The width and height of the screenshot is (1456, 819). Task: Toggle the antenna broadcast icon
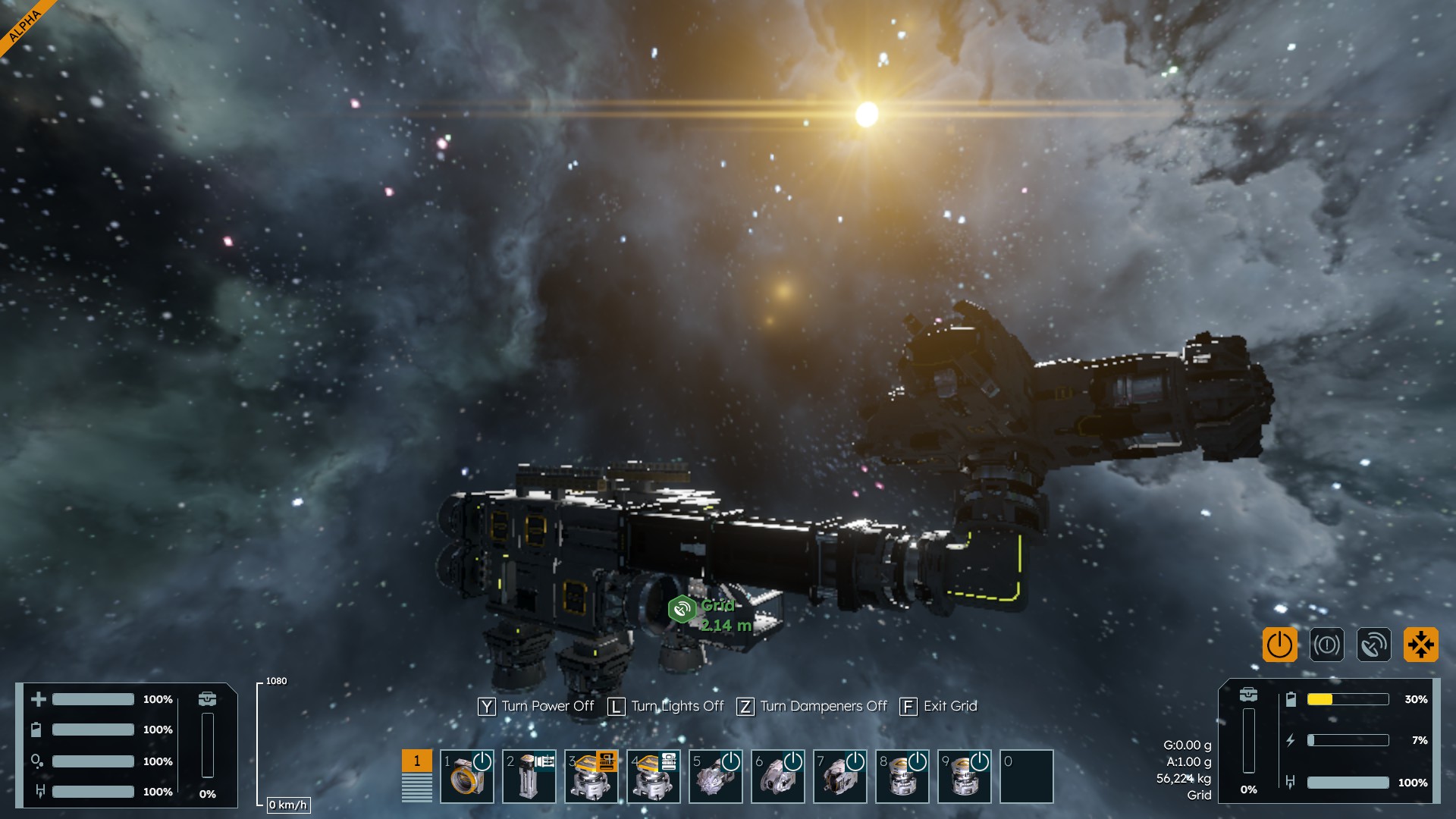pos(1373,645)
